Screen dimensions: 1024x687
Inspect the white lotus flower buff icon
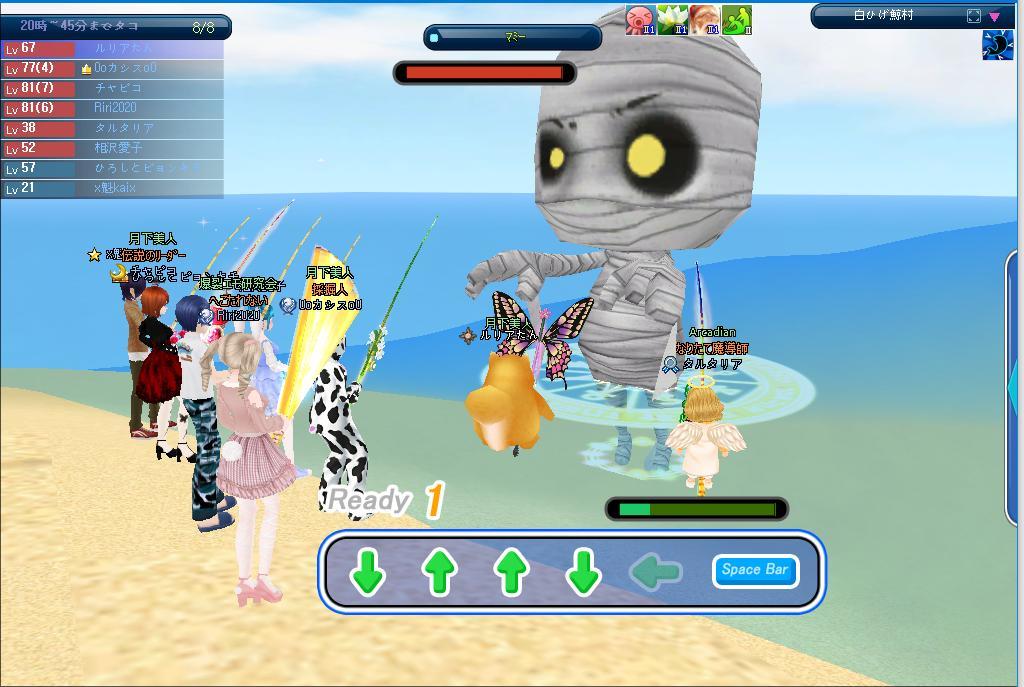672,20
